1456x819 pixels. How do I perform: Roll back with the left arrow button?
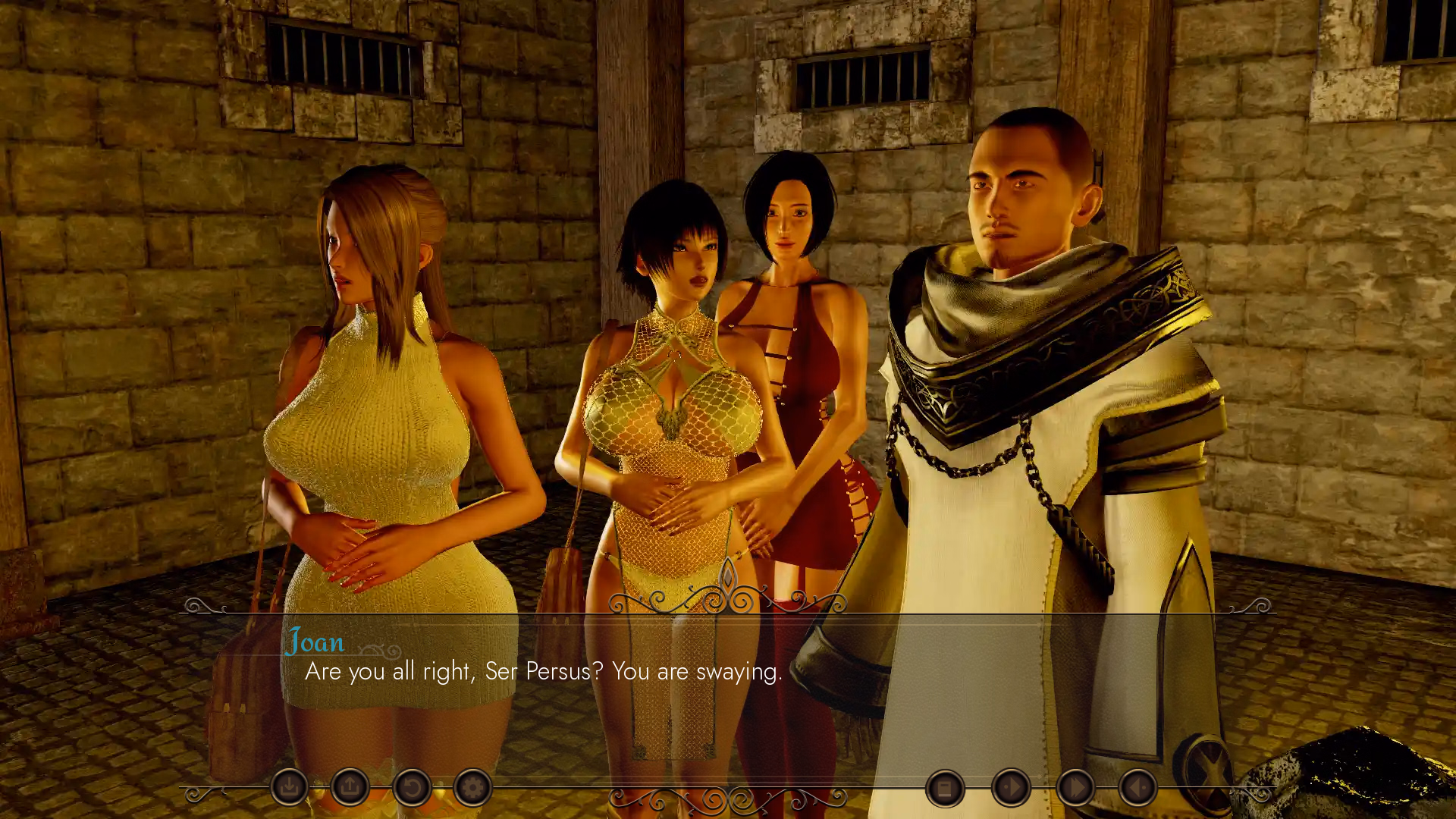click(x=1137, y=789)
